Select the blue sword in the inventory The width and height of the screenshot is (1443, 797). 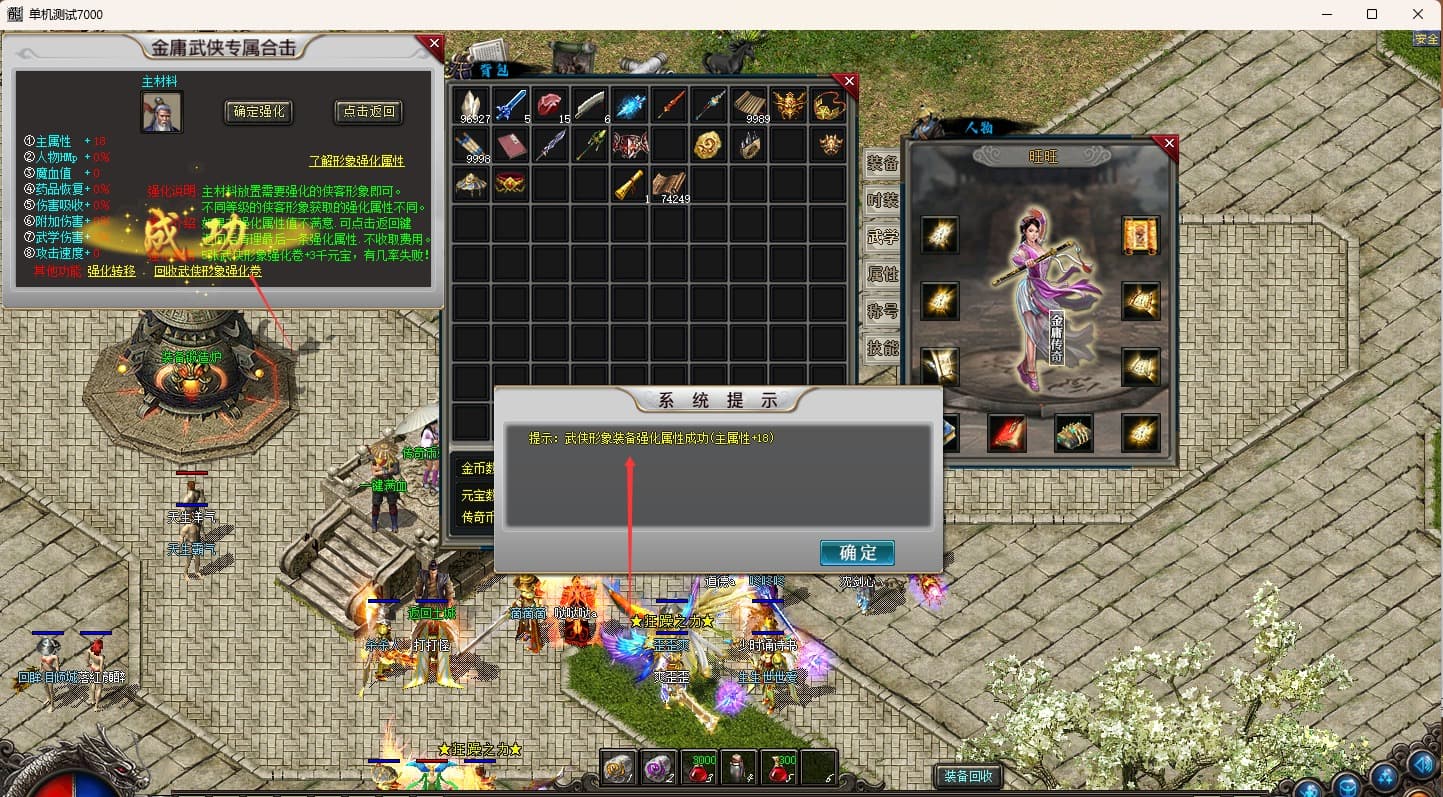click(x=511, y=105)
